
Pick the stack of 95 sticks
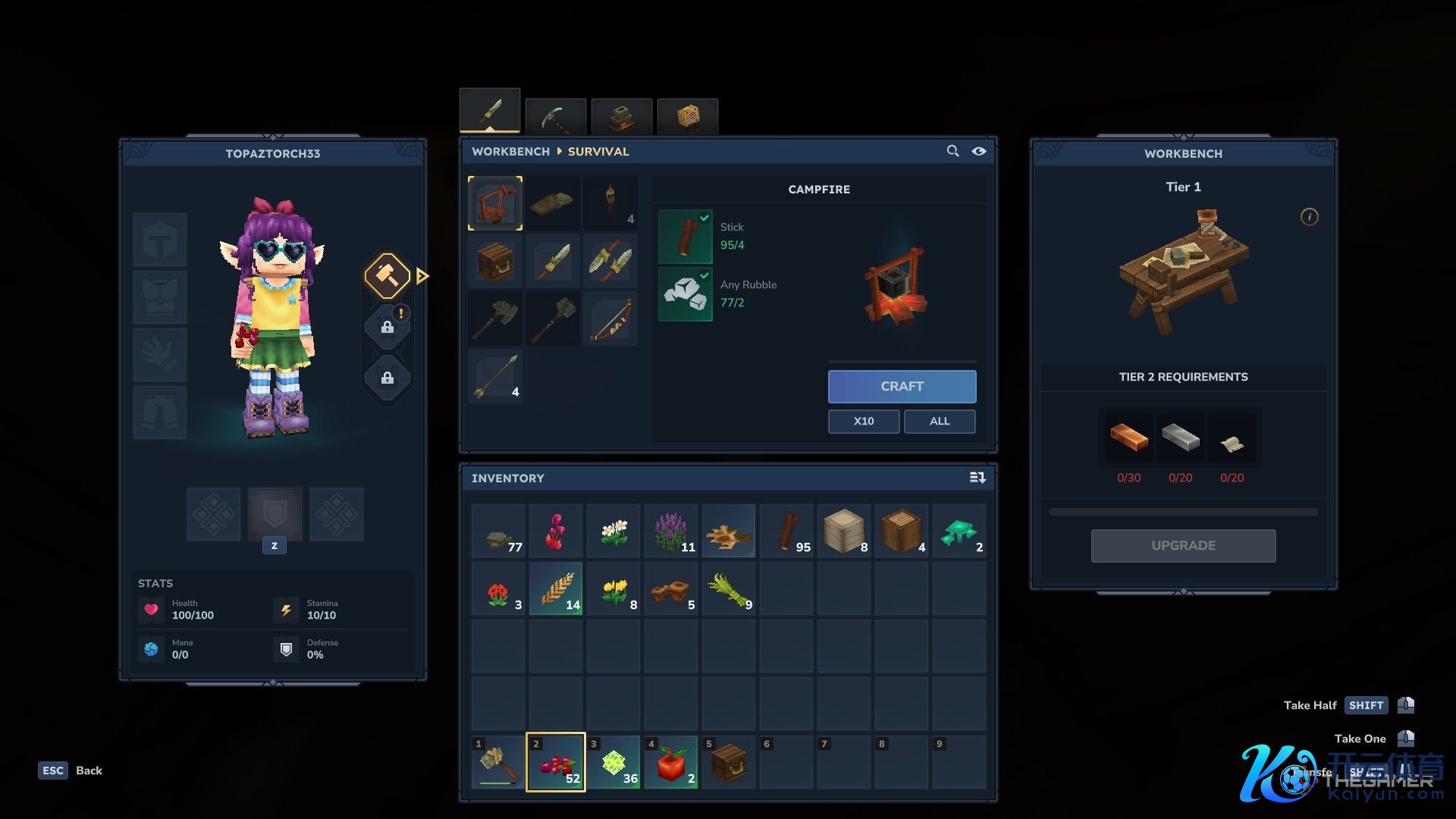pyautogui.click(x=786, y=531)
